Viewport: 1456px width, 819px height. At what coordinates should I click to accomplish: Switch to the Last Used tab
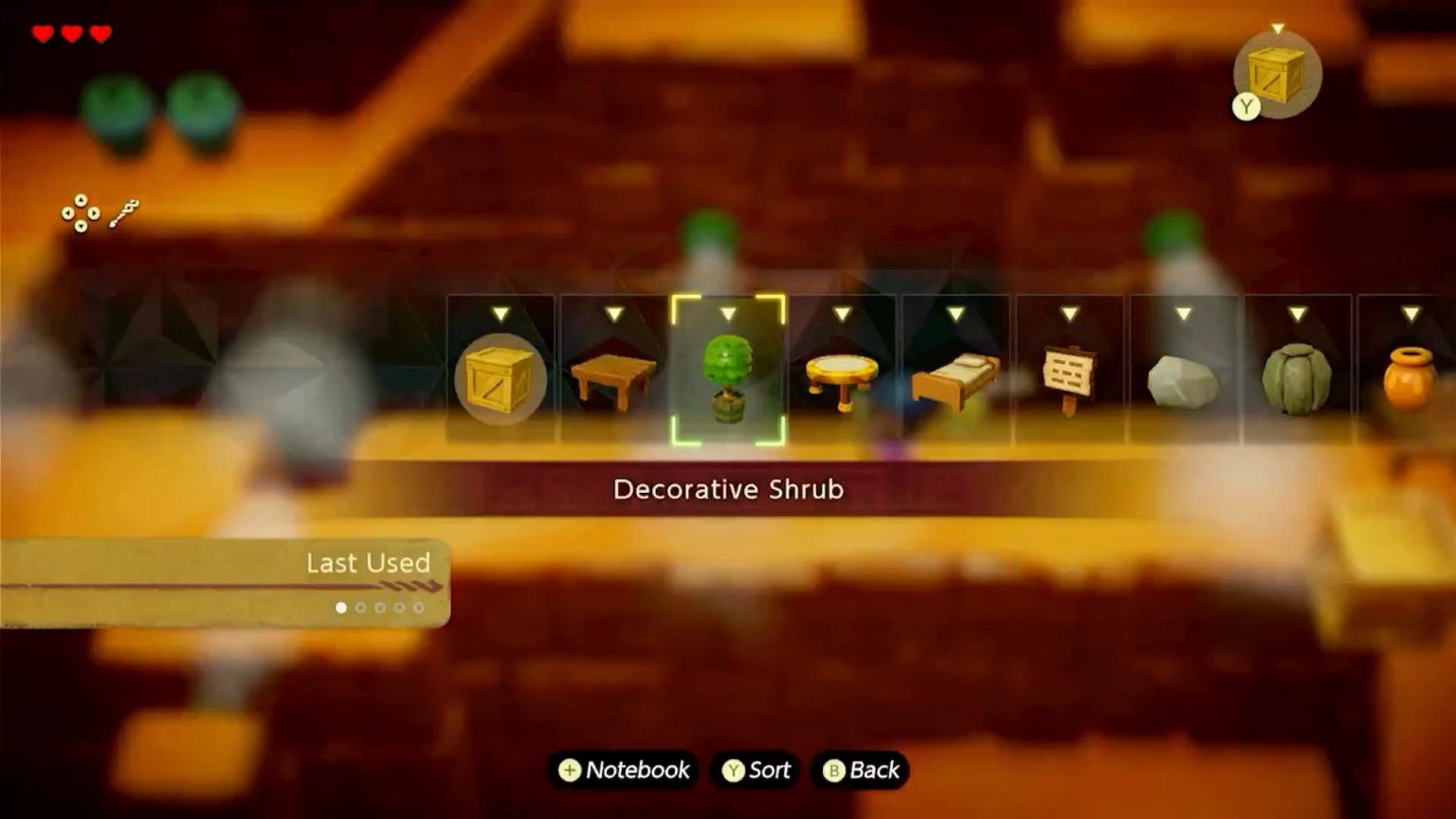[368, 563]
